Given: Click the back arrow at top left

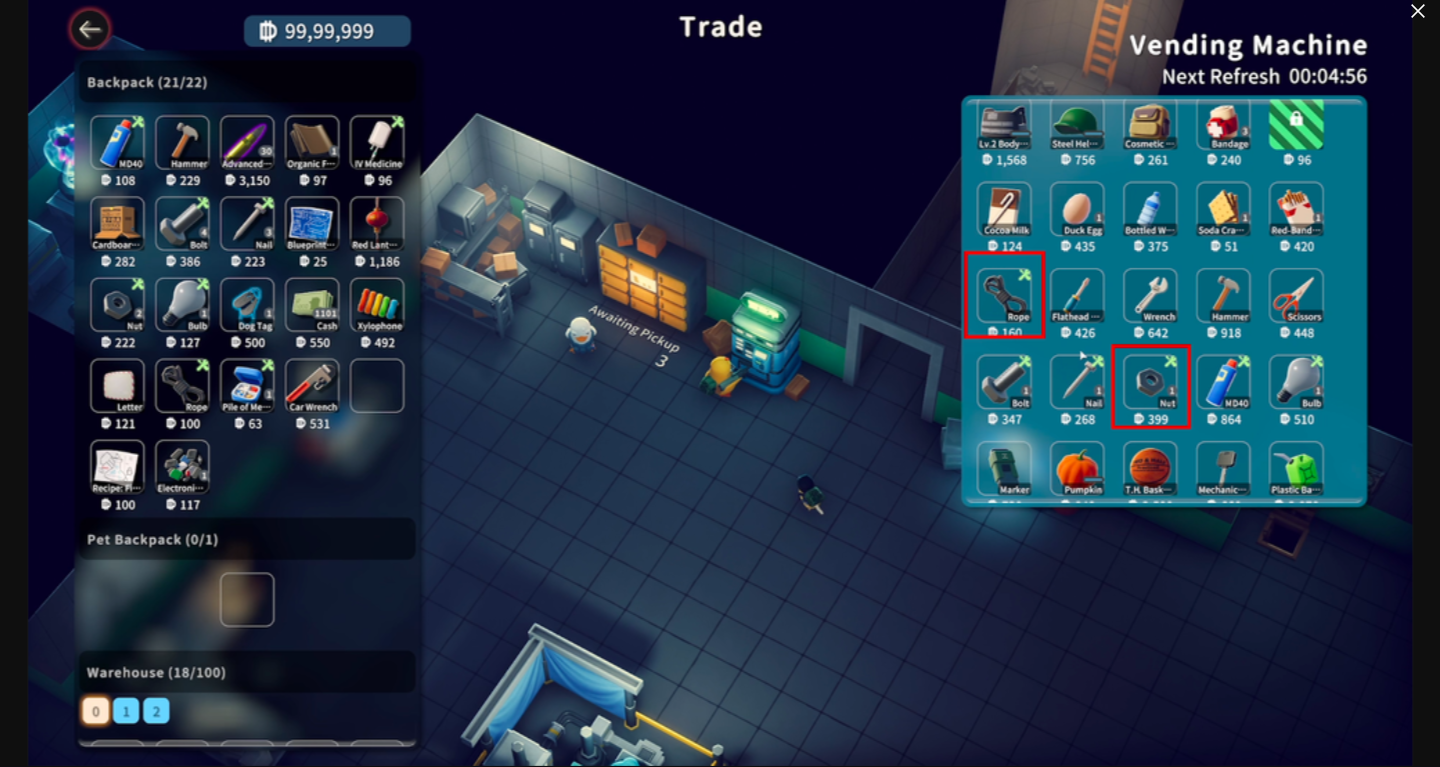Looking at the screenshot, I should [x=89, y=29].
